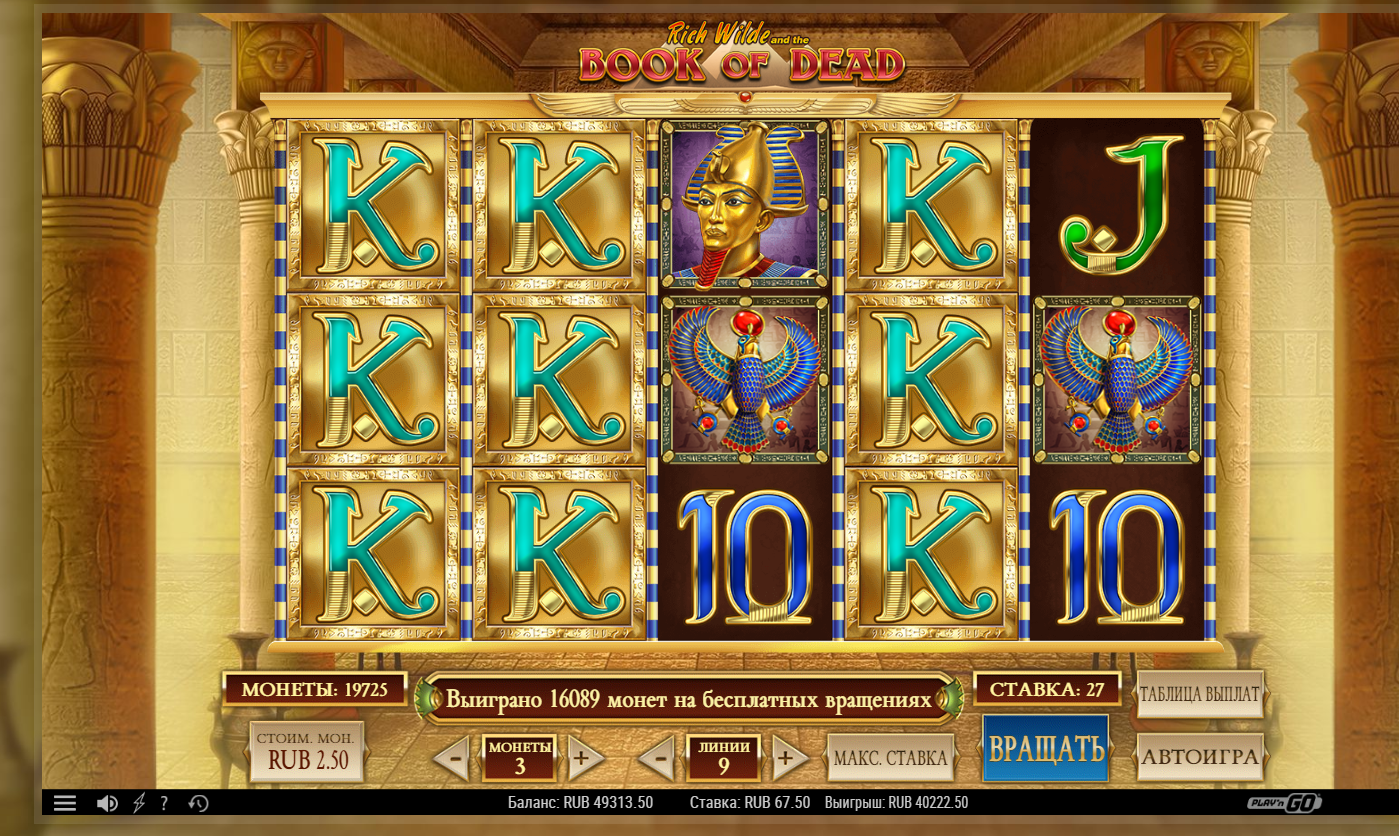Open the hamburger menu icon
The height and width of the screenshot is (836, 1399).
tap(65, 803)
